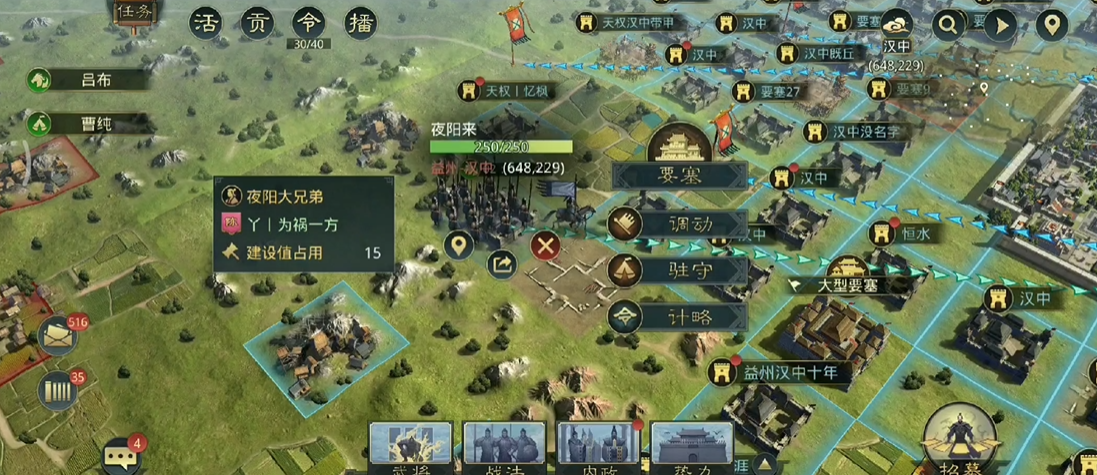Viewport: 1097px width, 475px height.
Task: Open the 播 broadcast icon
Action: tap(359, 22)
